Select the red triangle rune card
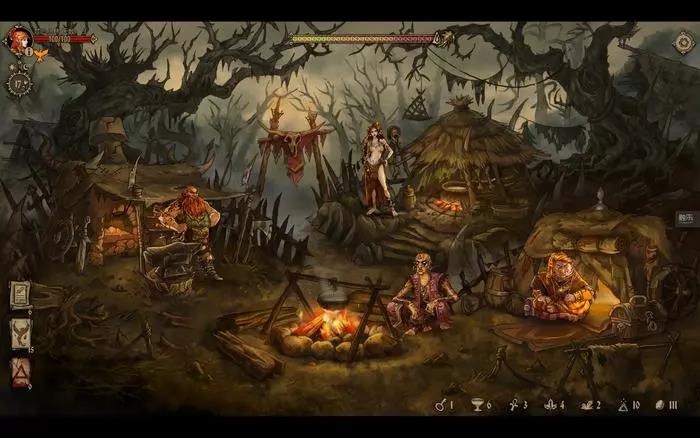The image size is (700, 438). coord(20,371)
